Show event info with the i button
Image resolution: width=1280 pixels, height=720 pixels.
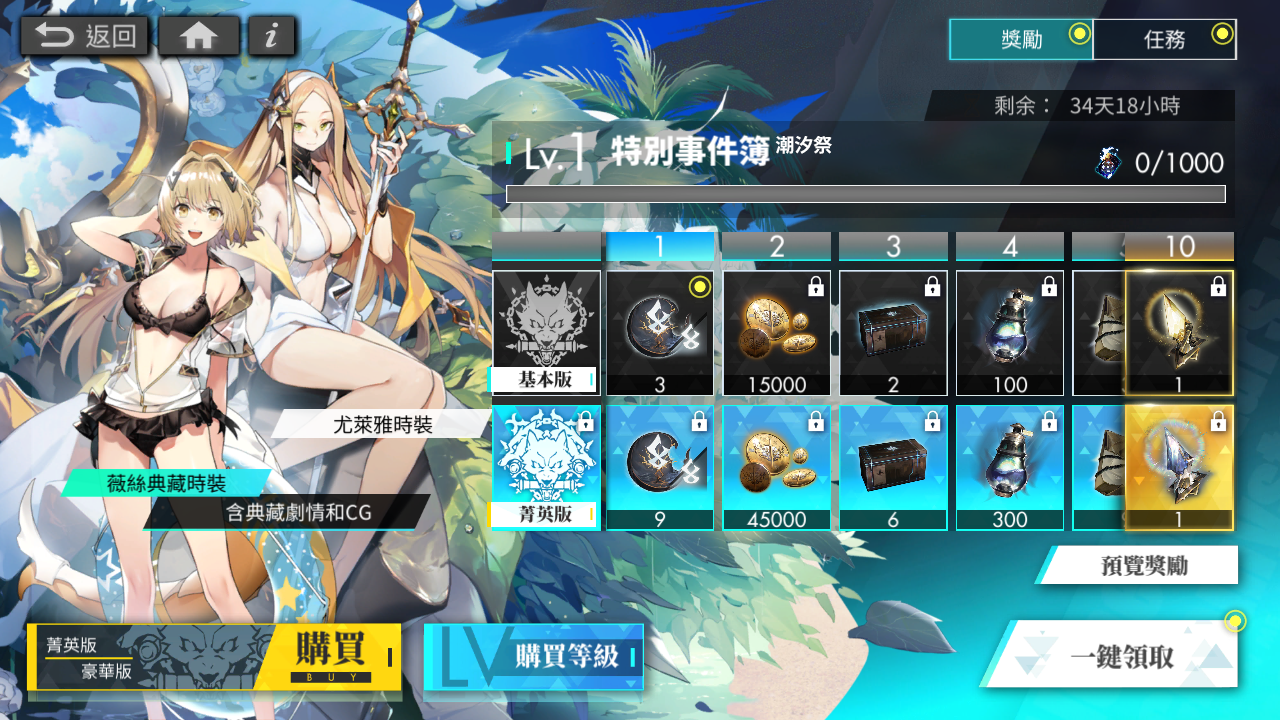(271, 37)
